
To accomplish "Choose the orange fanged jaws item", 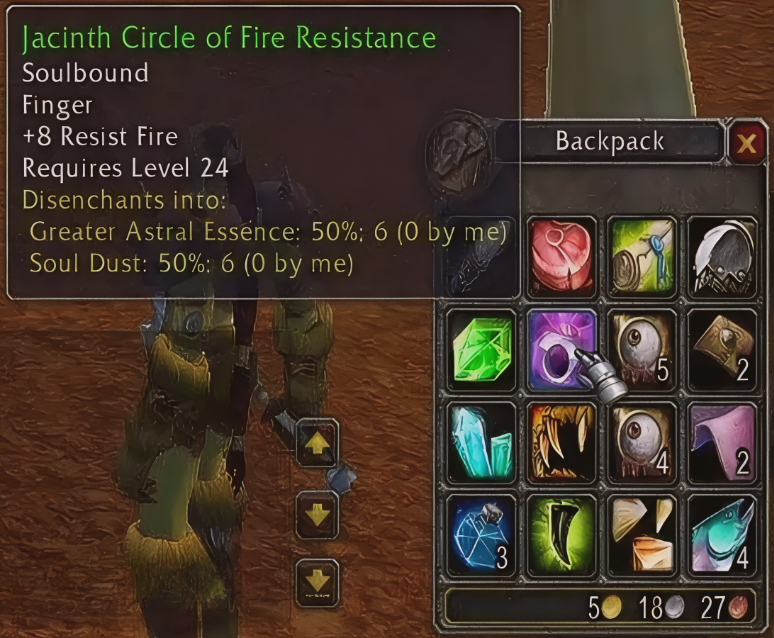I will [562, 440].
